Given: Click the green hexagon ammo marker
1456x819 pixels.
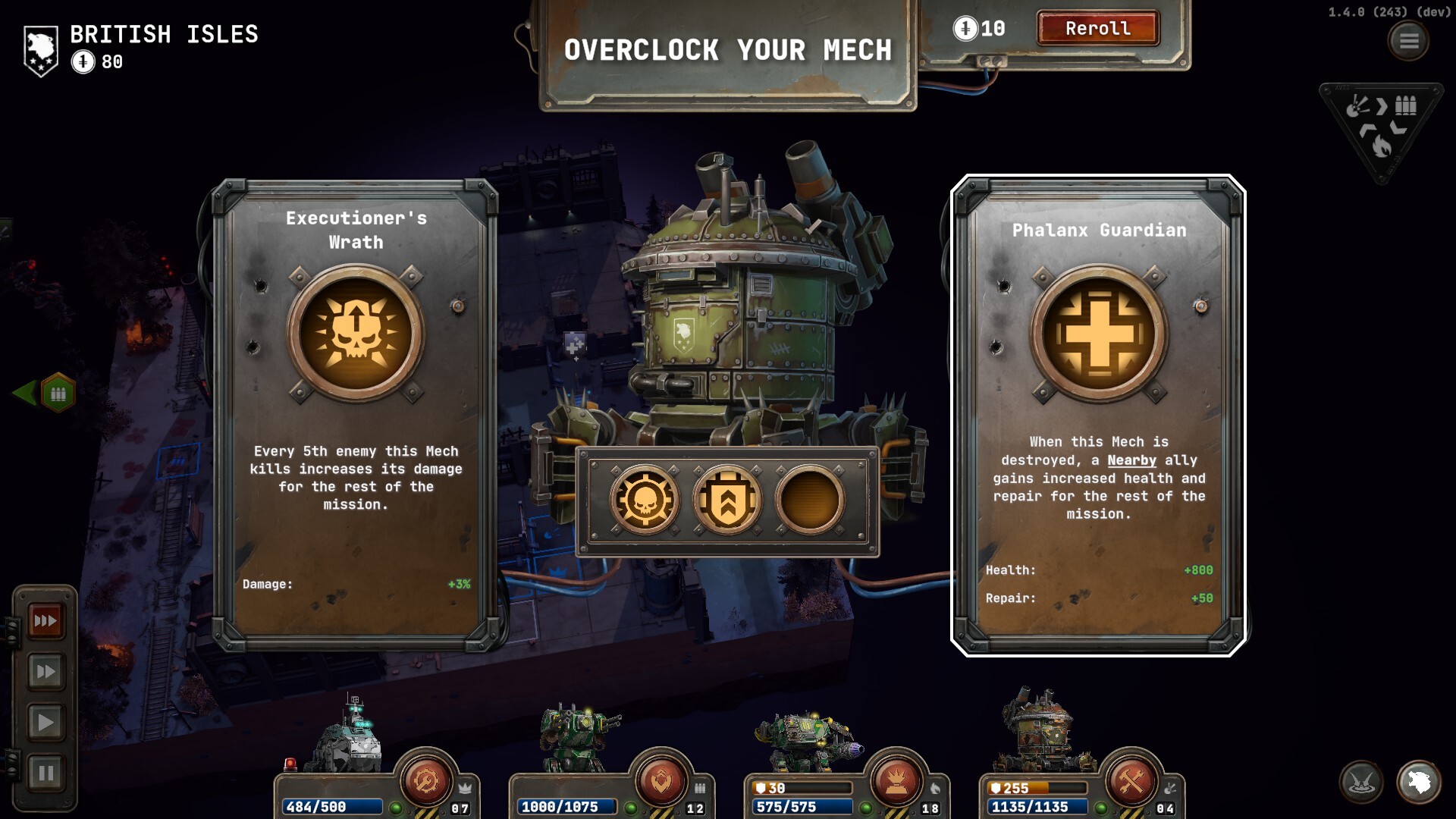Looking at the screenshot, I should point(58,394).
